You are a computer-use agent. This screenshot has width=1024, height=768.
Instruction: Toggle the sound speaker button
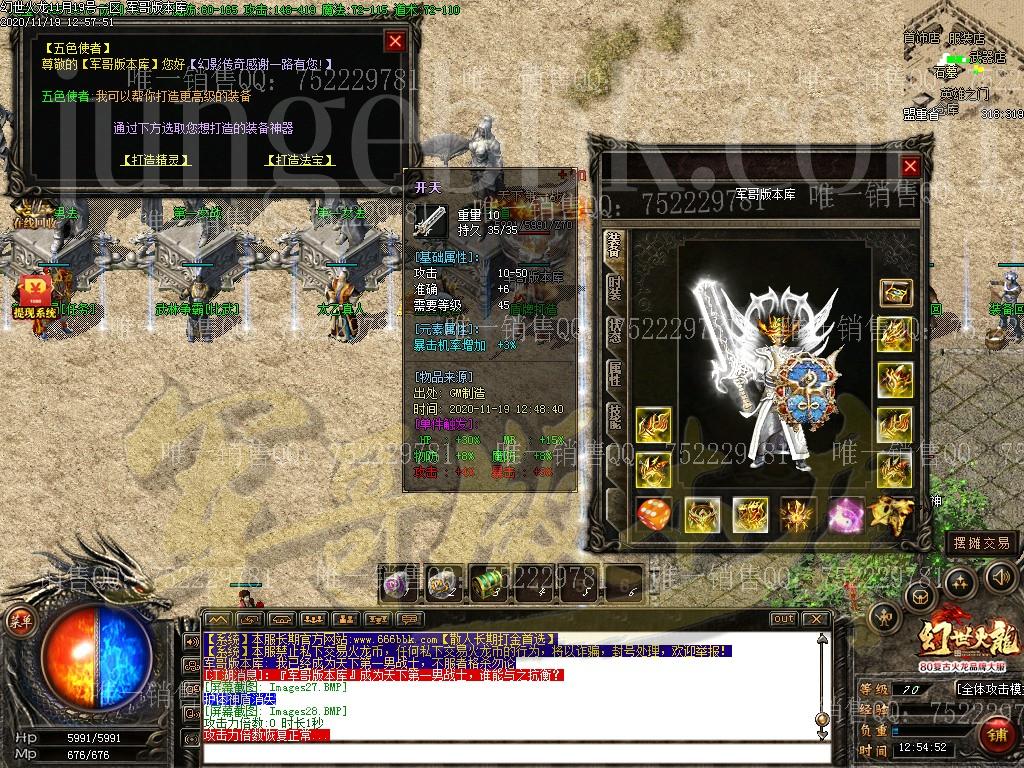click(x=1000, y=576)
